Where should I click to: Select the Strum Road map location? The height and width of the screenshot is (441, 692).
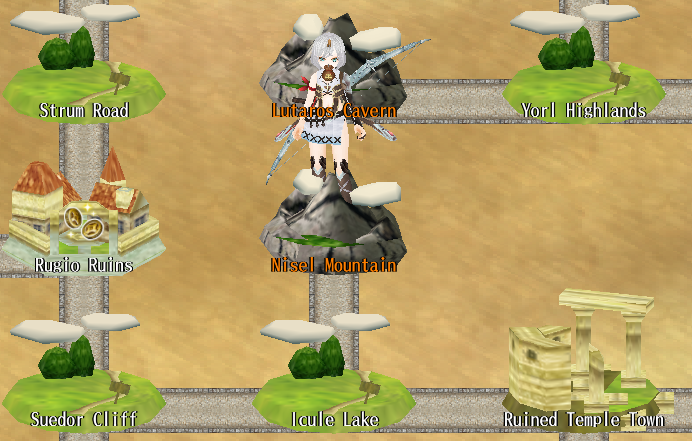(78, 75)
